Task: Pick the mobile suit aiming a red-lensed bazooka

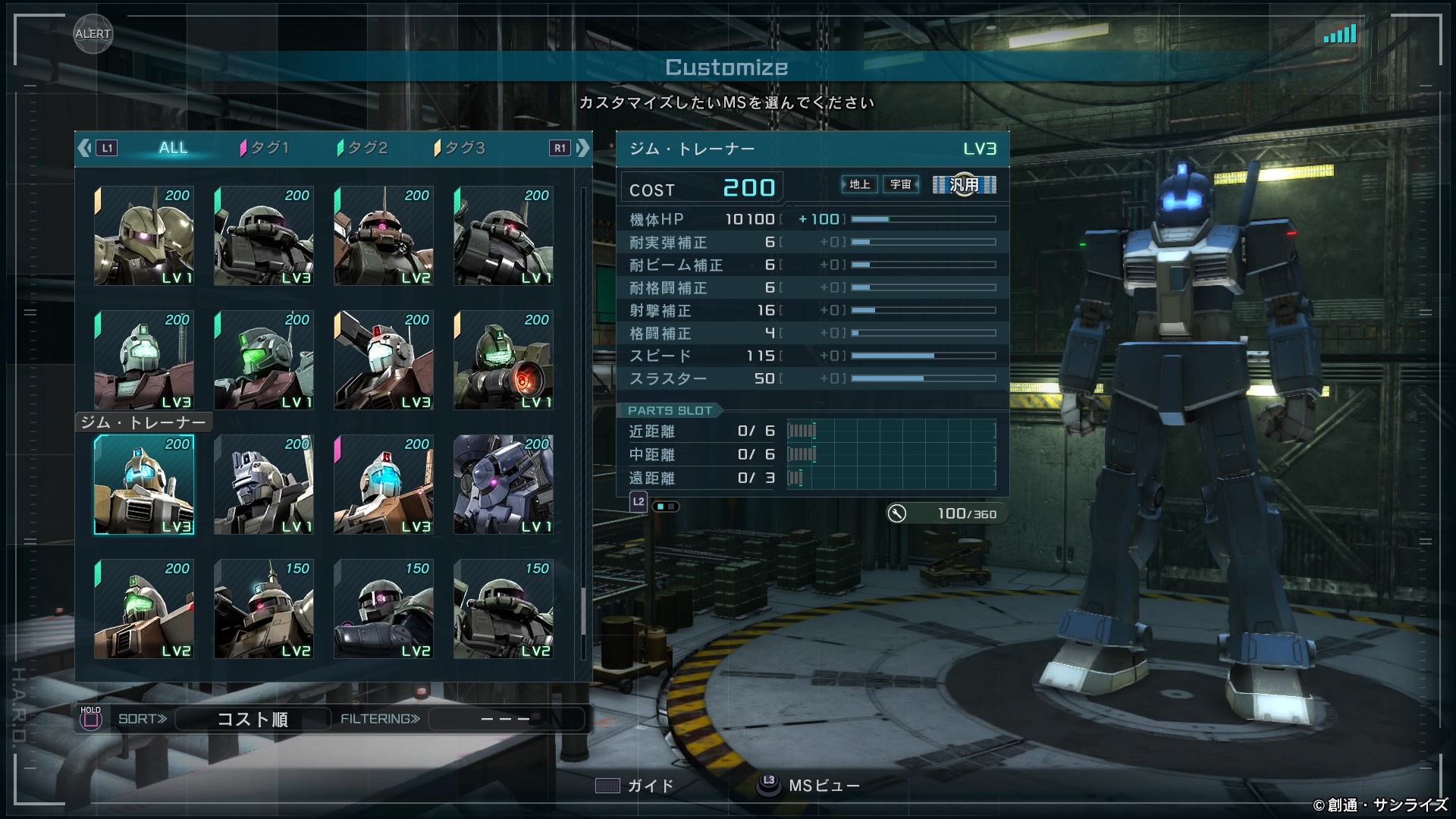Action: coord(504,360)
